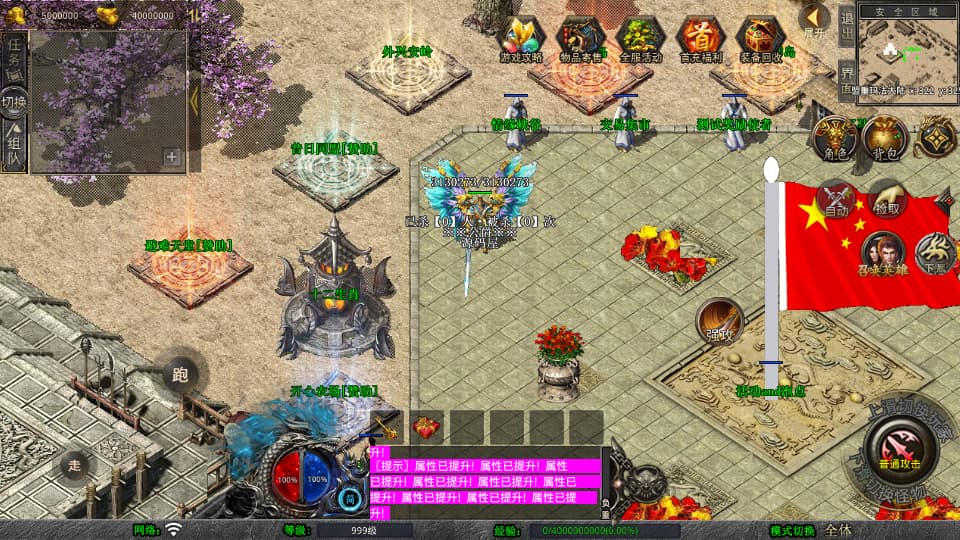
Task: Open the 角色 character sheet
Action: (835, 139)
